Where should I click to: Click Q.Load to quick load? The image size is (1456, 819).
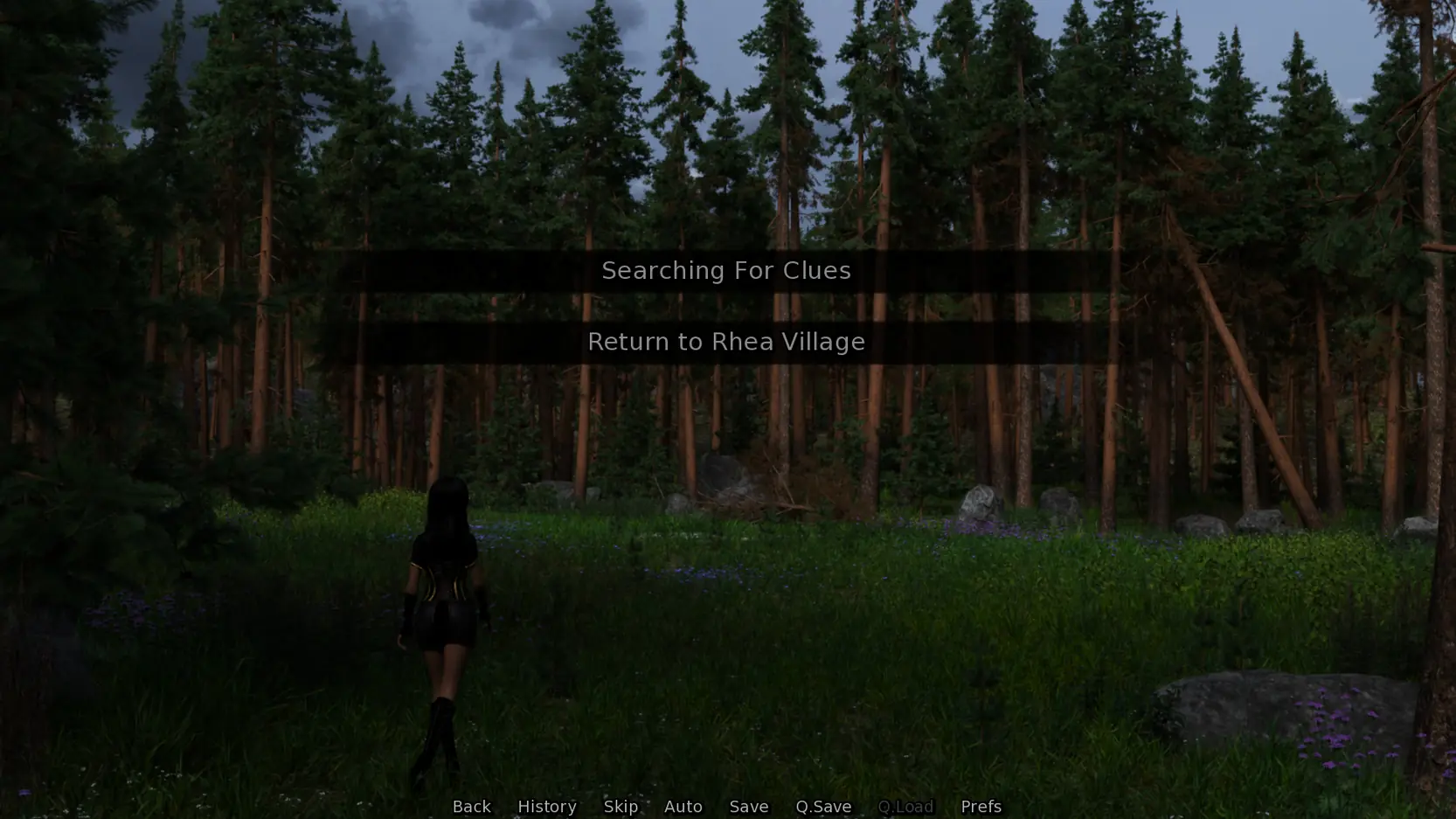coord(905,806)
